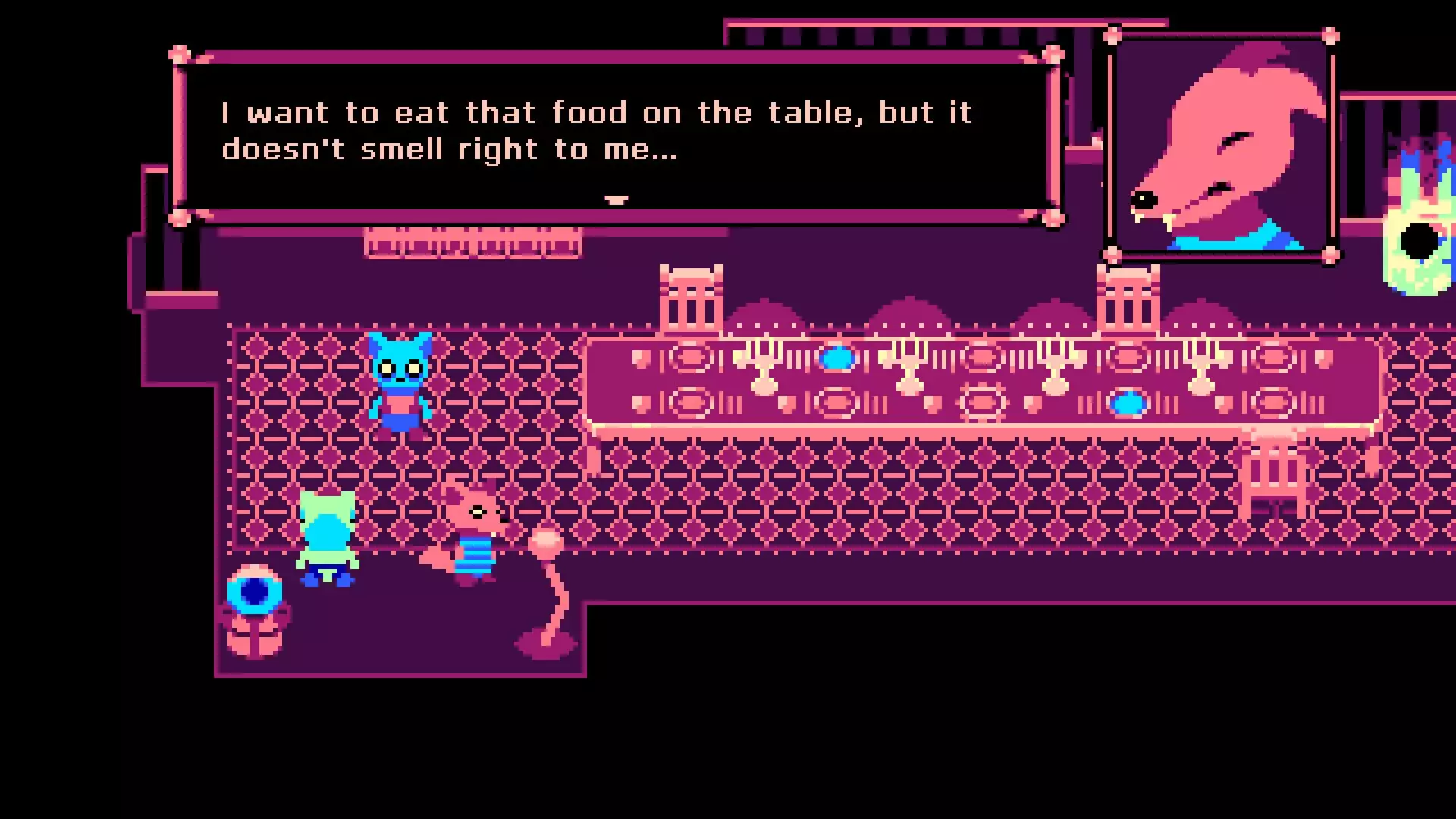Advance dialogue with the continue arrow
The width and height of the screenshot is (1456, 819).
click(616, 199)
